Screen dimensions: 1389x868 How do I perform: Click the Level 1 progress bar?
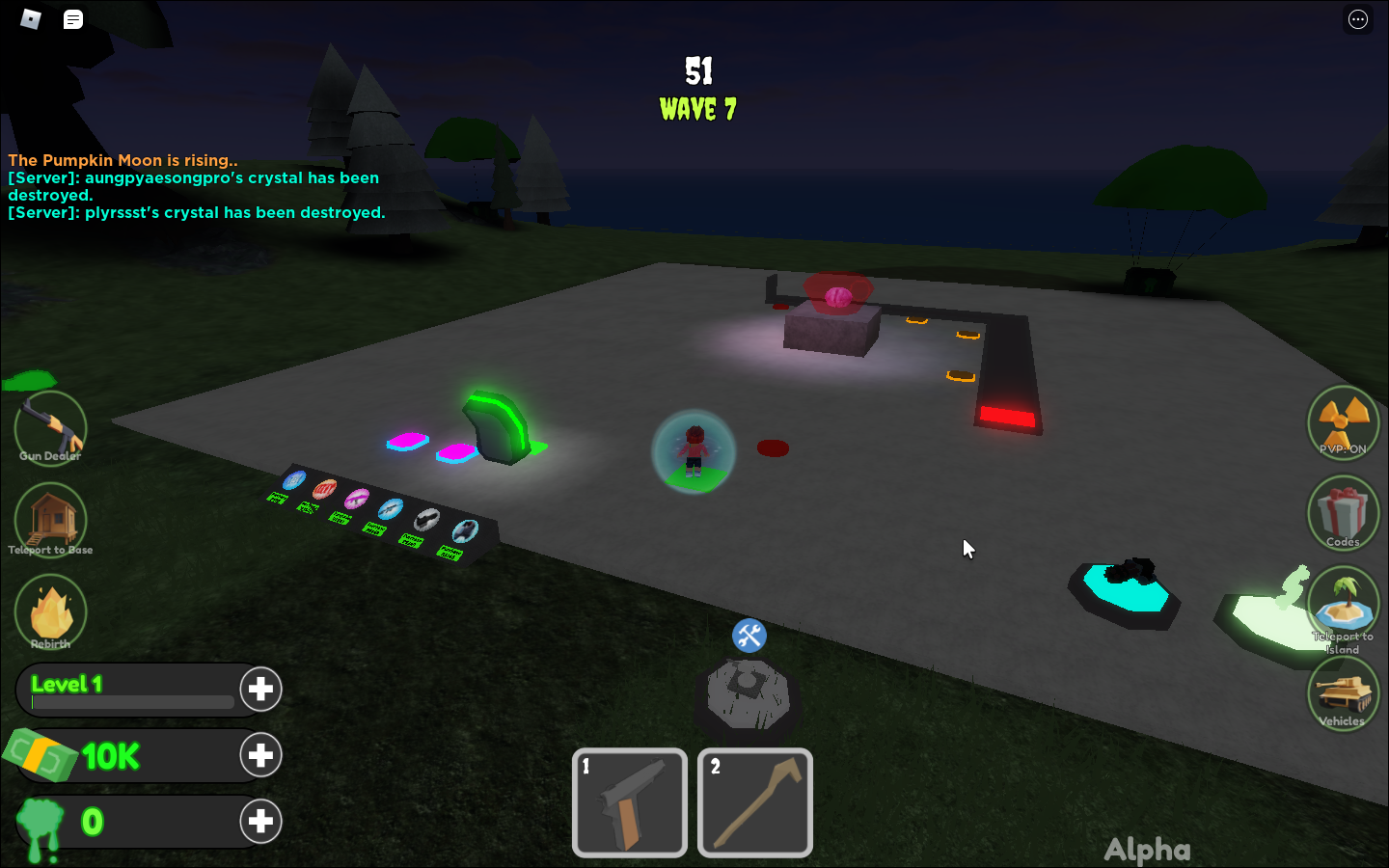(132, 702)
